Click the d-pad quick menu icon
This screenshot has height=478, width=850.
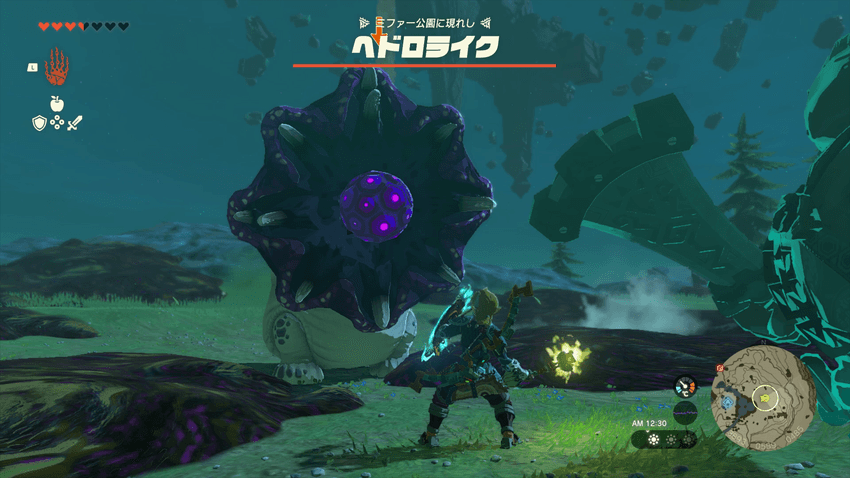(57, 123)
